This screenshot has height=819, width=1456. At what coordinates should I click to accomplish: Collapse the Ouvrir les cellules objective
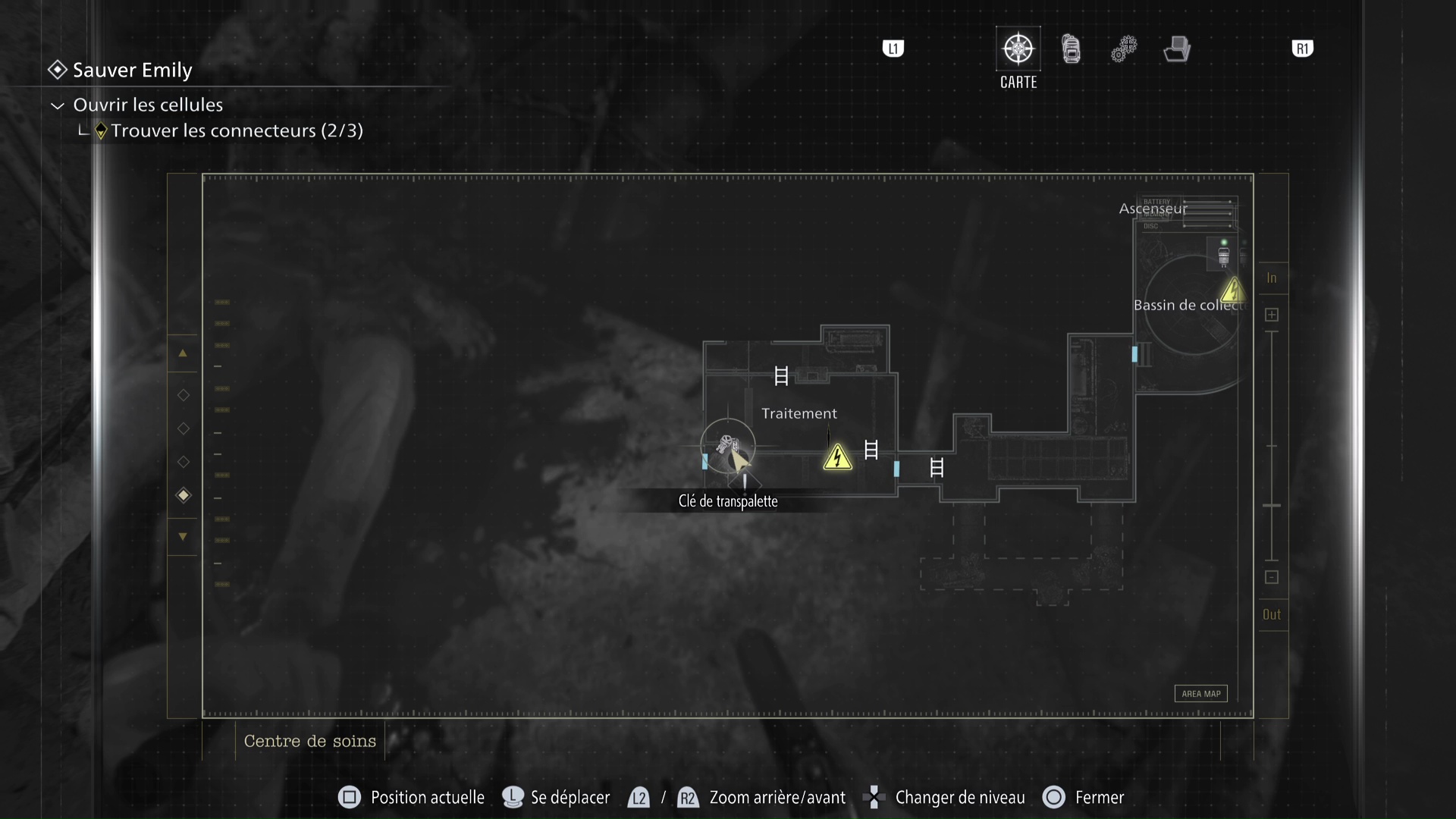(57, 105)
